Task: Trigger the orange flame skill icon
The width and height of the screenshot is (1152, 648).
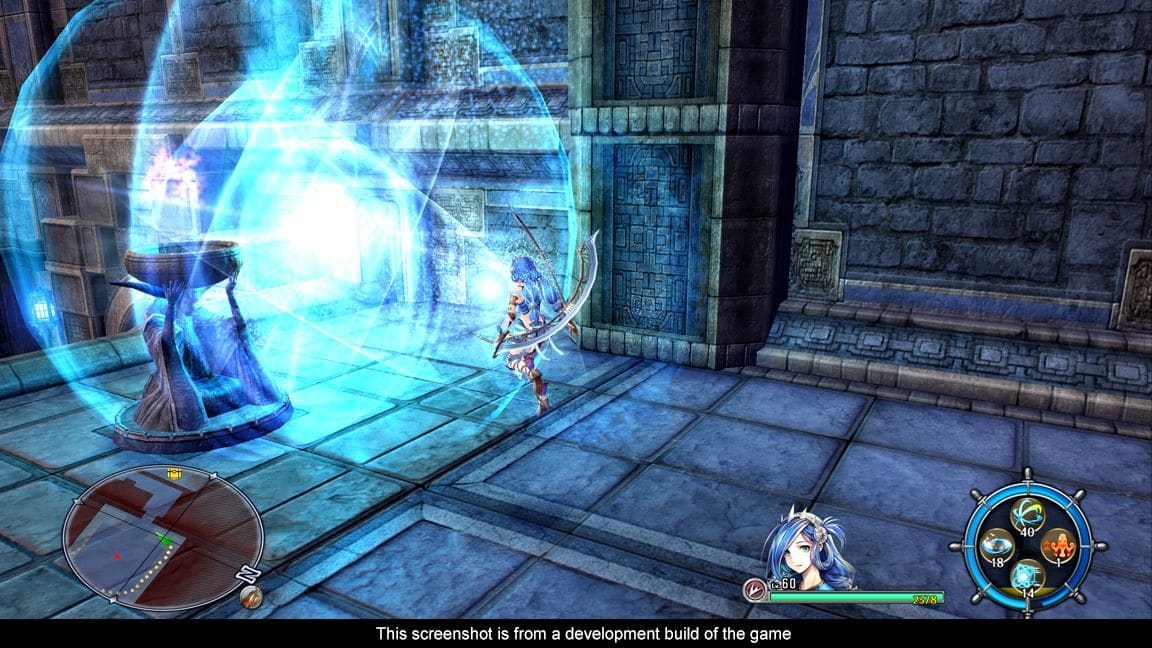Action: pyautogui.click(x=1058, y=546)
